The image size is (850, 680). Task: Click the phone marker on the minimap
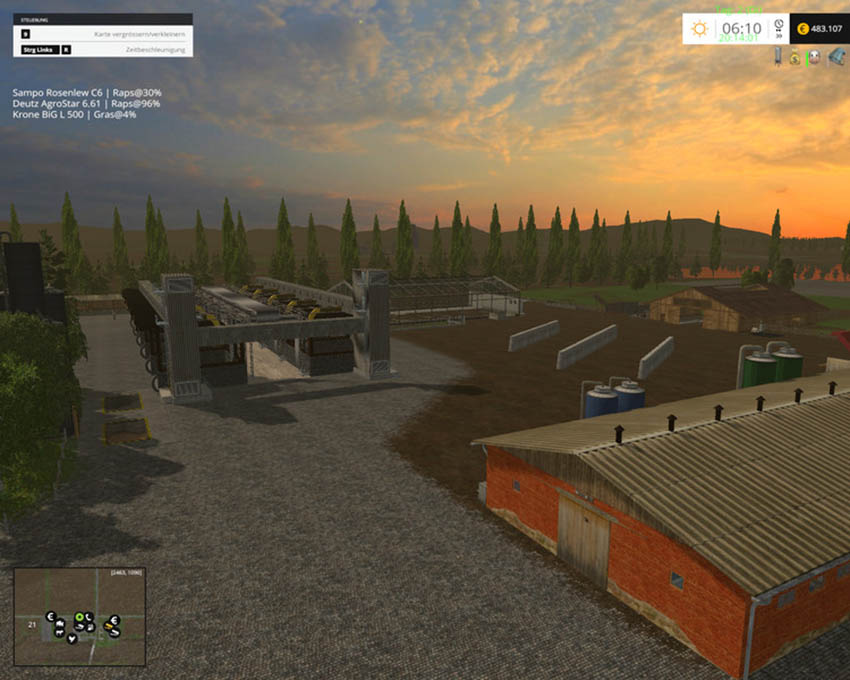click(x=89, y=616)
